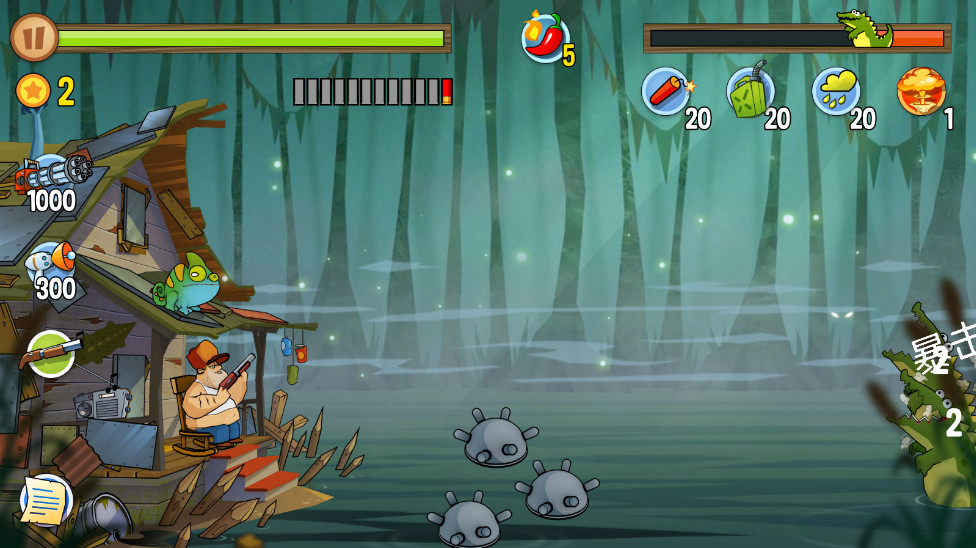This screenshot has width=976, height=548.
Task: Pause the game with the wooden button
Action: click(34, 38)
